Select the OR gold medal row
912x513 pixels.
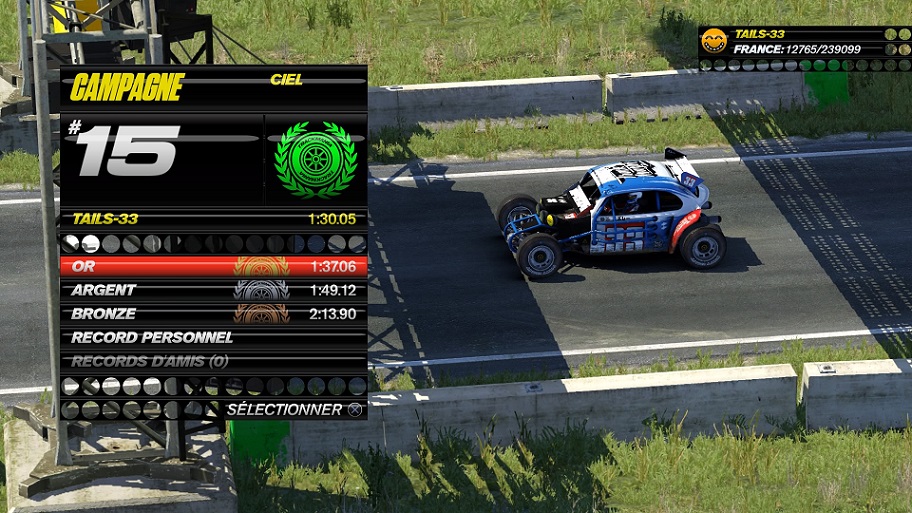coord(213,266)
